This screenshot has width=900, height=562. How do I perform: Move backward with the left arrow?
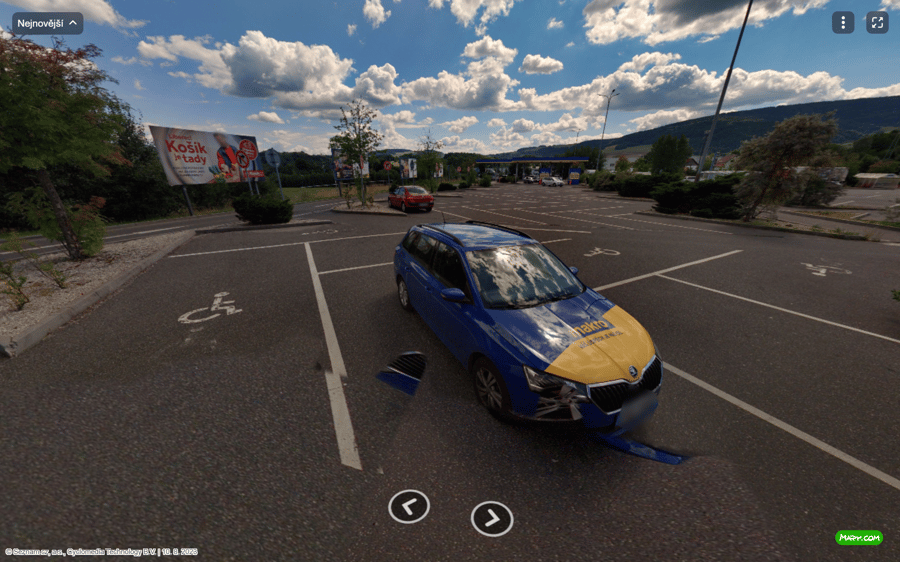[409, 507]
